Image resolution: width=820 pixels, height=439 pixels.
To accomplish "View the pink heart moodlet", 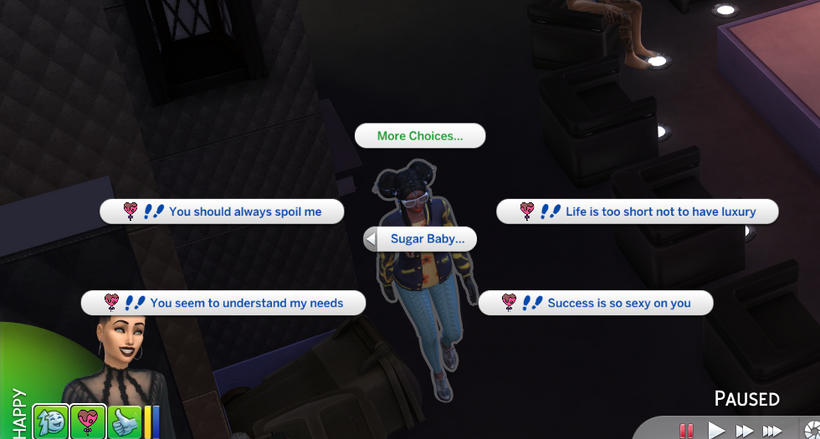I will [x=89, y=421].
